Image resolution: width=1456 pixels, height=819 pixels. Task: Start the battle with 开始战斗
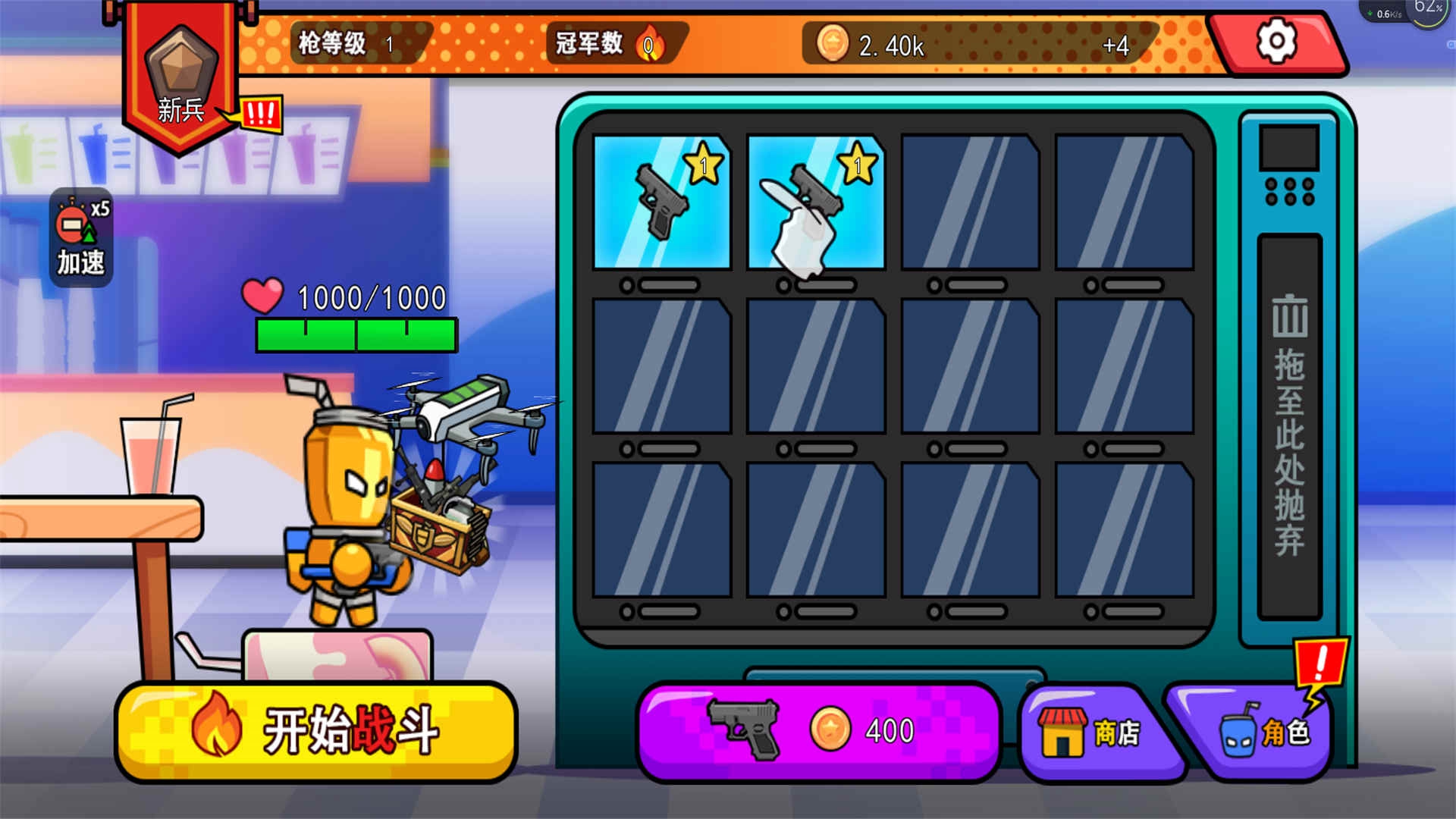(x=315, y=731)
